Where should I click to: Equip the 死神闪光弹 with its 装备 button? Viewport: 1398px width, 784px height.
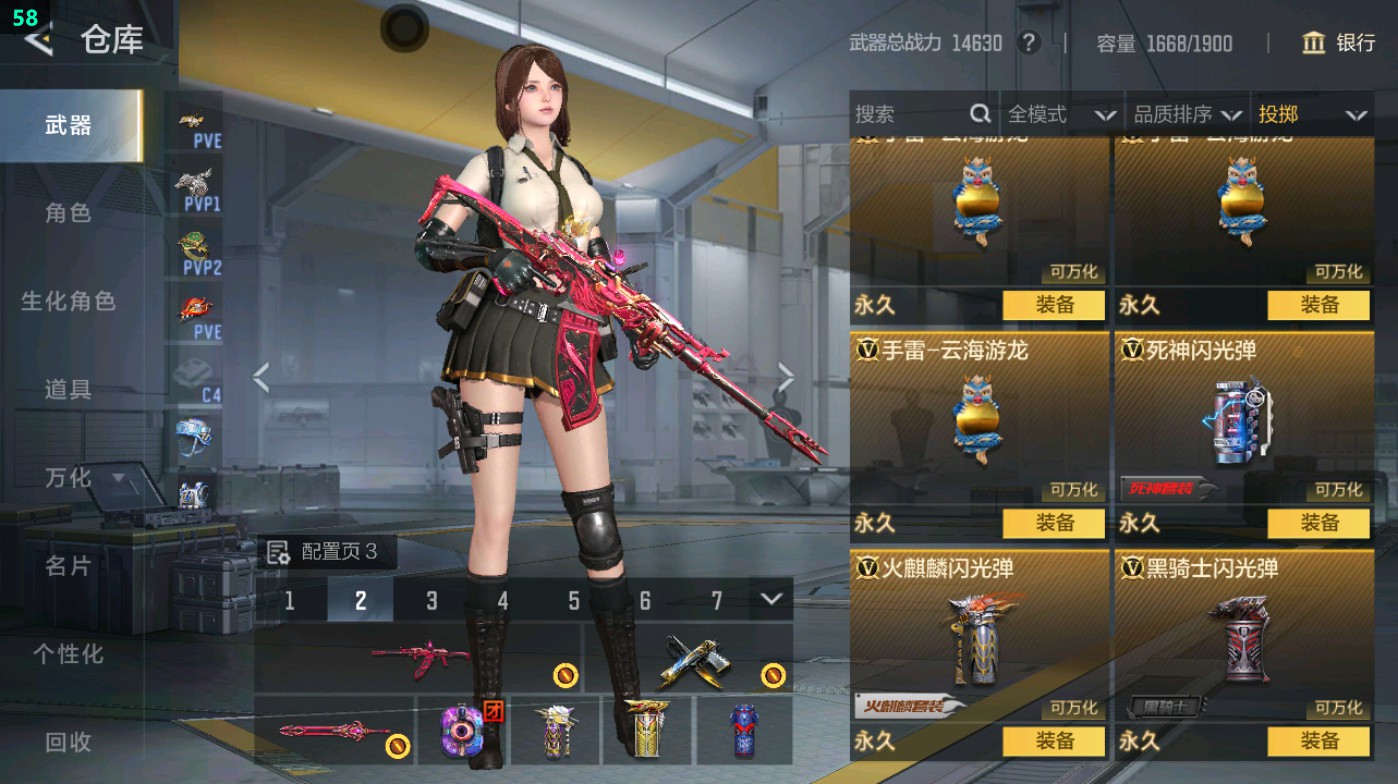(x=1318, y=523)
